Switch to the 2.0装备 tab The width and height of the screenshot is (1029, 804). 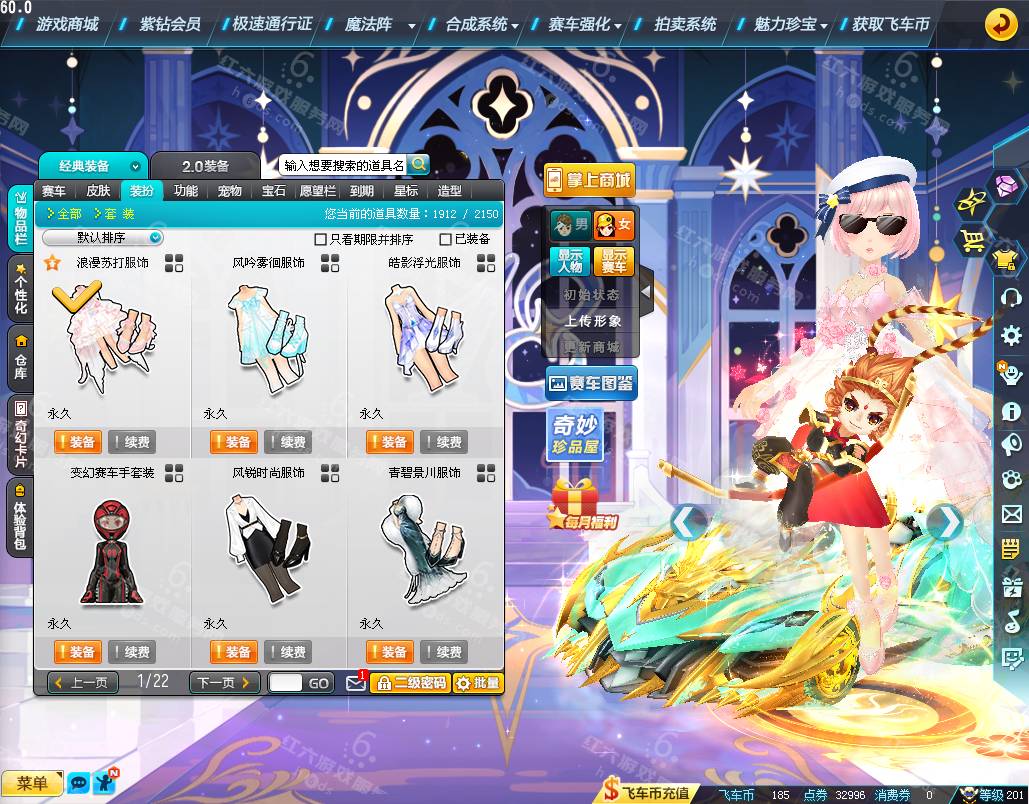click(205, 166)
